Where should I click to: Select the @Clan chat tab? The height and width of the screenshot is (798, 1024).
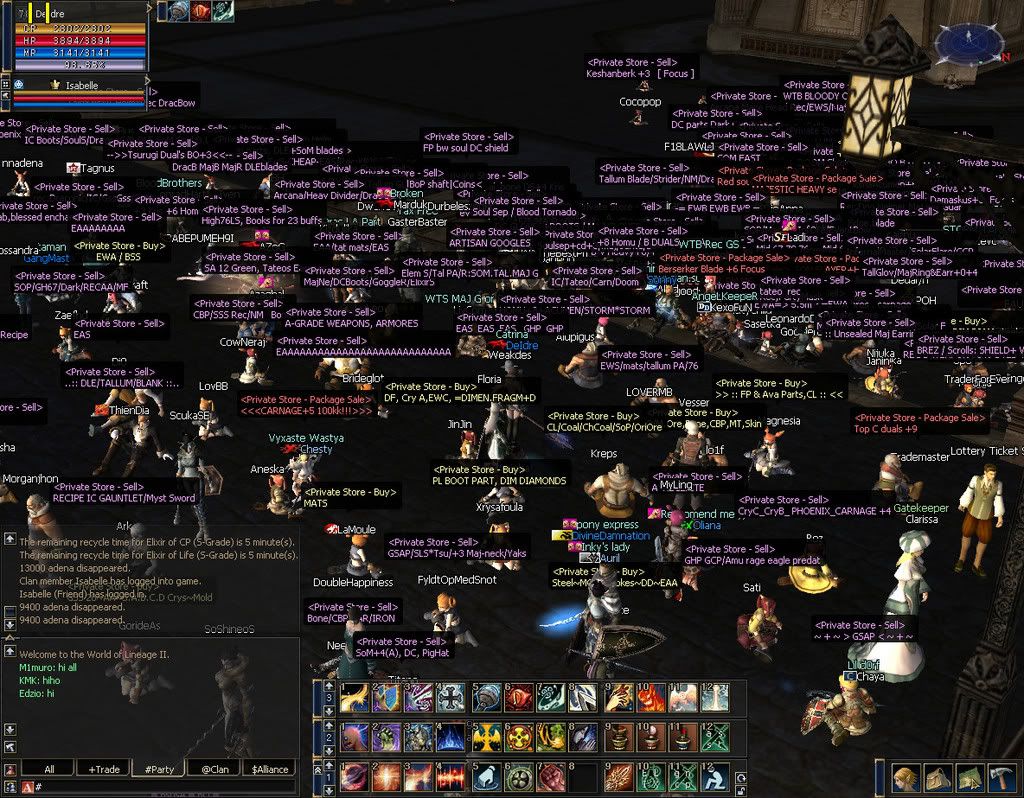click(214, 768)
